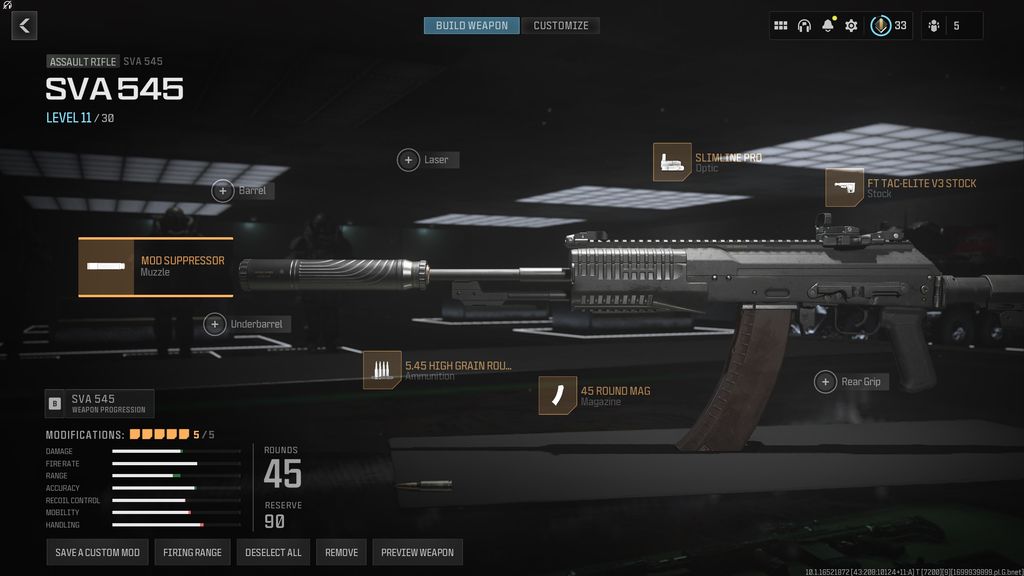The image size is (1024, 576).
Task: Open SVA 545 Weapon Progression
Action: tap(100, 403)
